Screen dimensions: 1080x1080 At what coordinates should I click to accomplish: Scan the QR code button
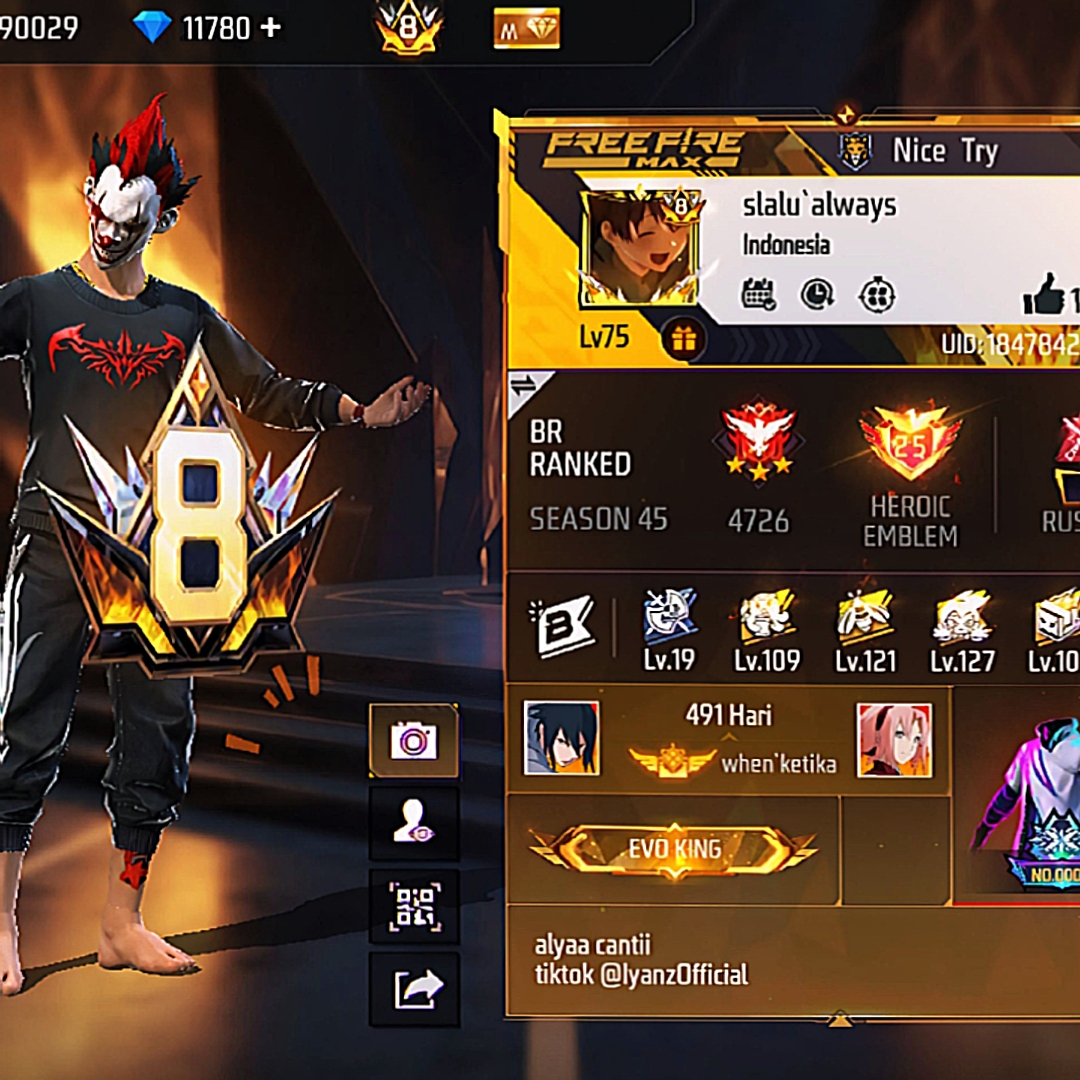click(414, 906)
